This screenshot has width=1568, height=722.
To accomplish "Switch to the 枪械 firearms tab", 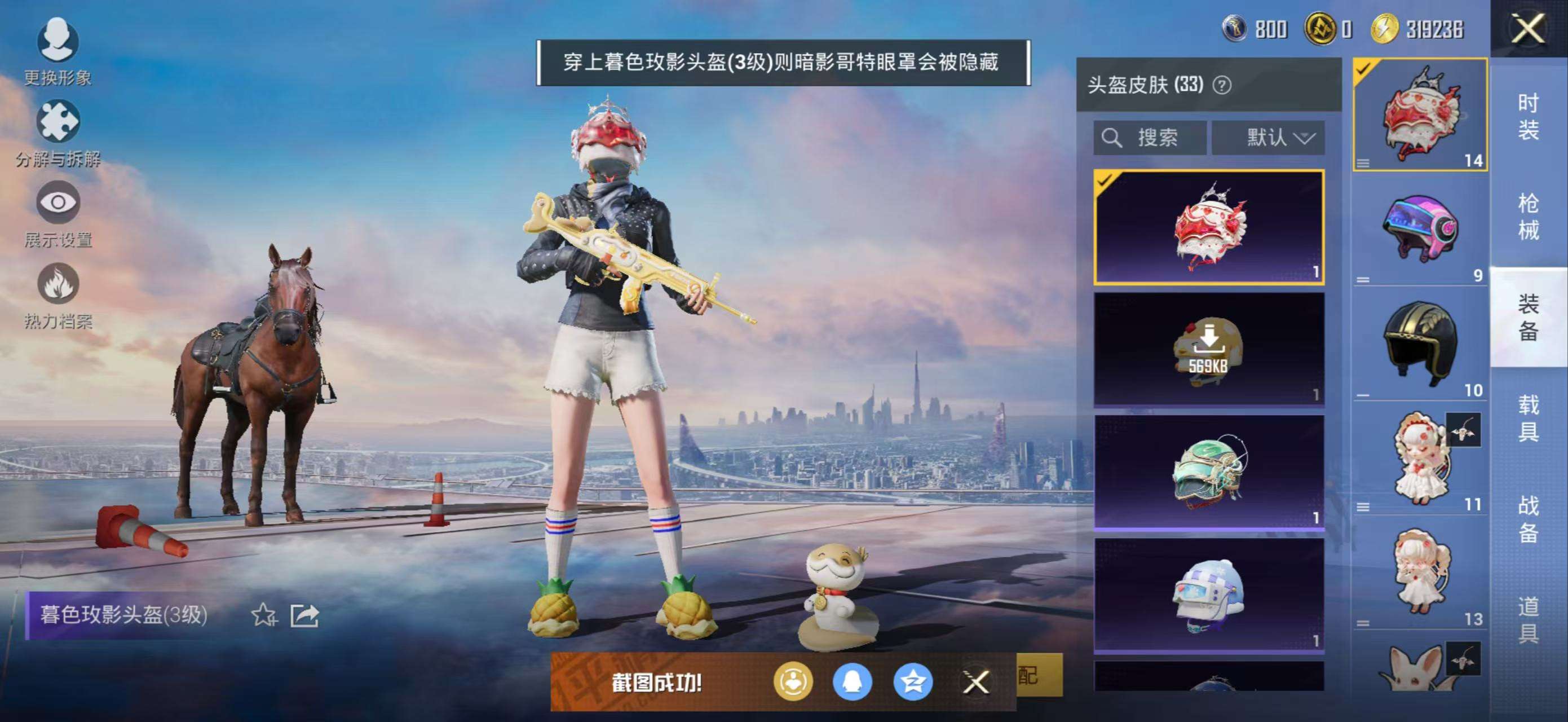I will pos(1528,217).
